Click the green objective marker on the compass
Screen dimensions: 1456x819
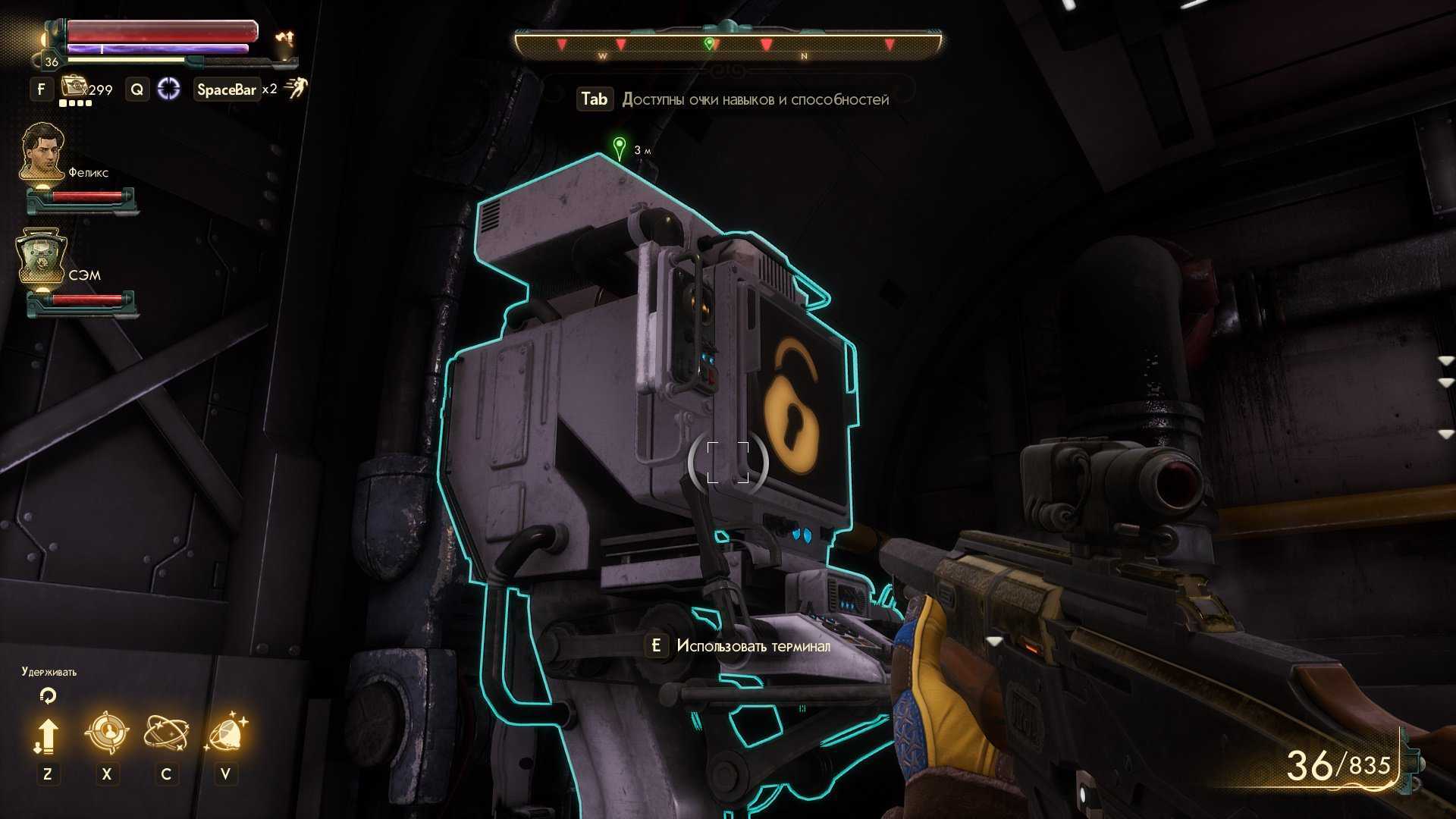(x=709, y=44)
